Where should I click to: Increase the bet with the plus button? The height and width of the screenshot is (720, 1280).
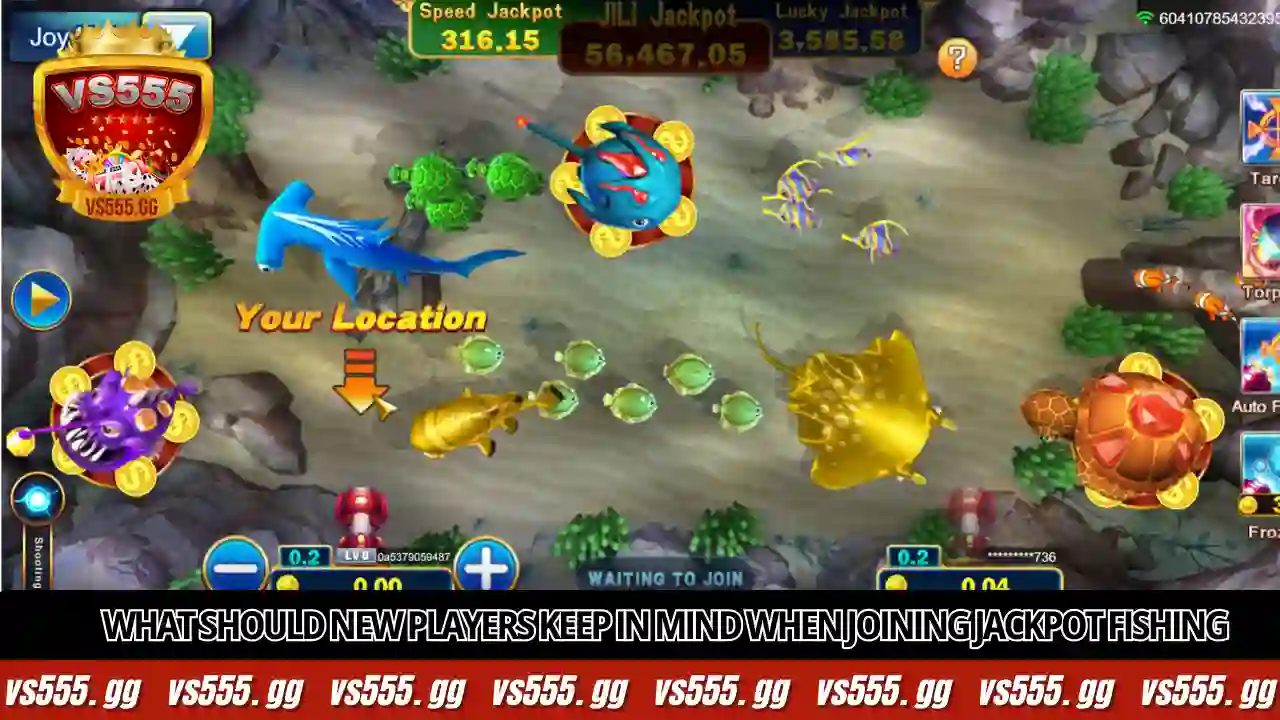(x=485, y=568)
